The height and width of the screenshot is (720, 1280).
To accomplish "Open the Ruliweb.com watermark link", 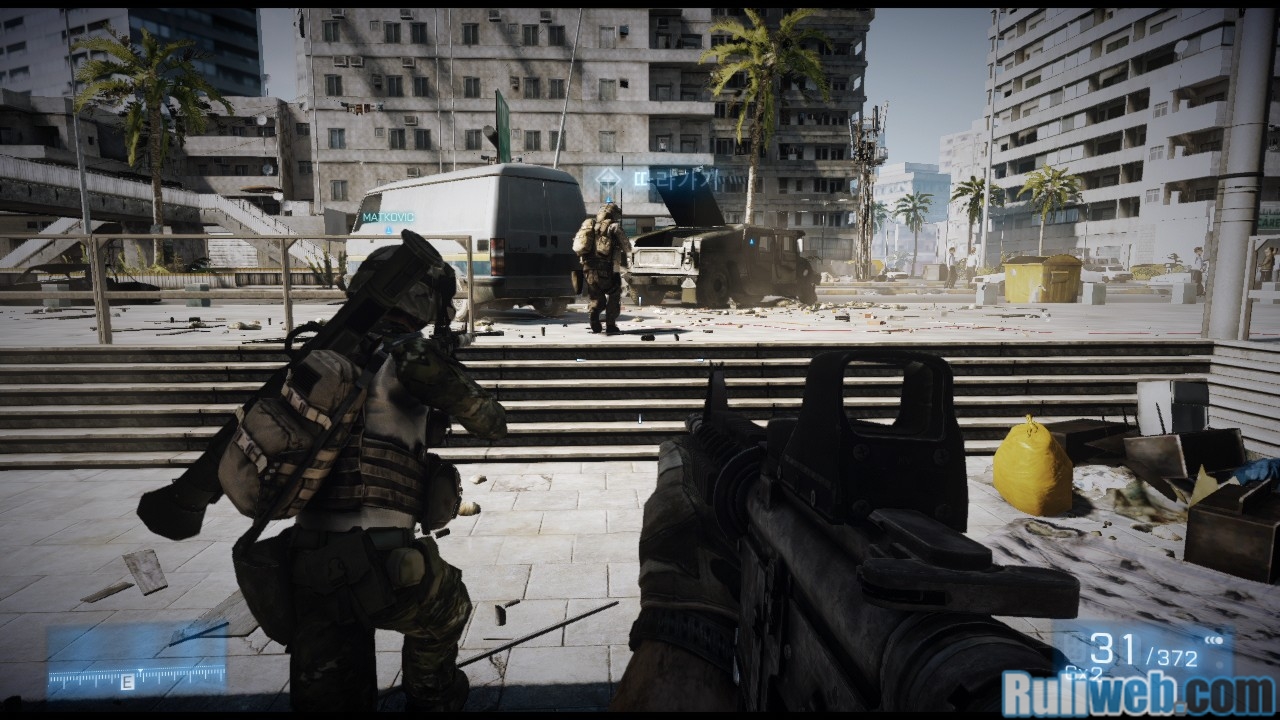I will coord(1138,693).
